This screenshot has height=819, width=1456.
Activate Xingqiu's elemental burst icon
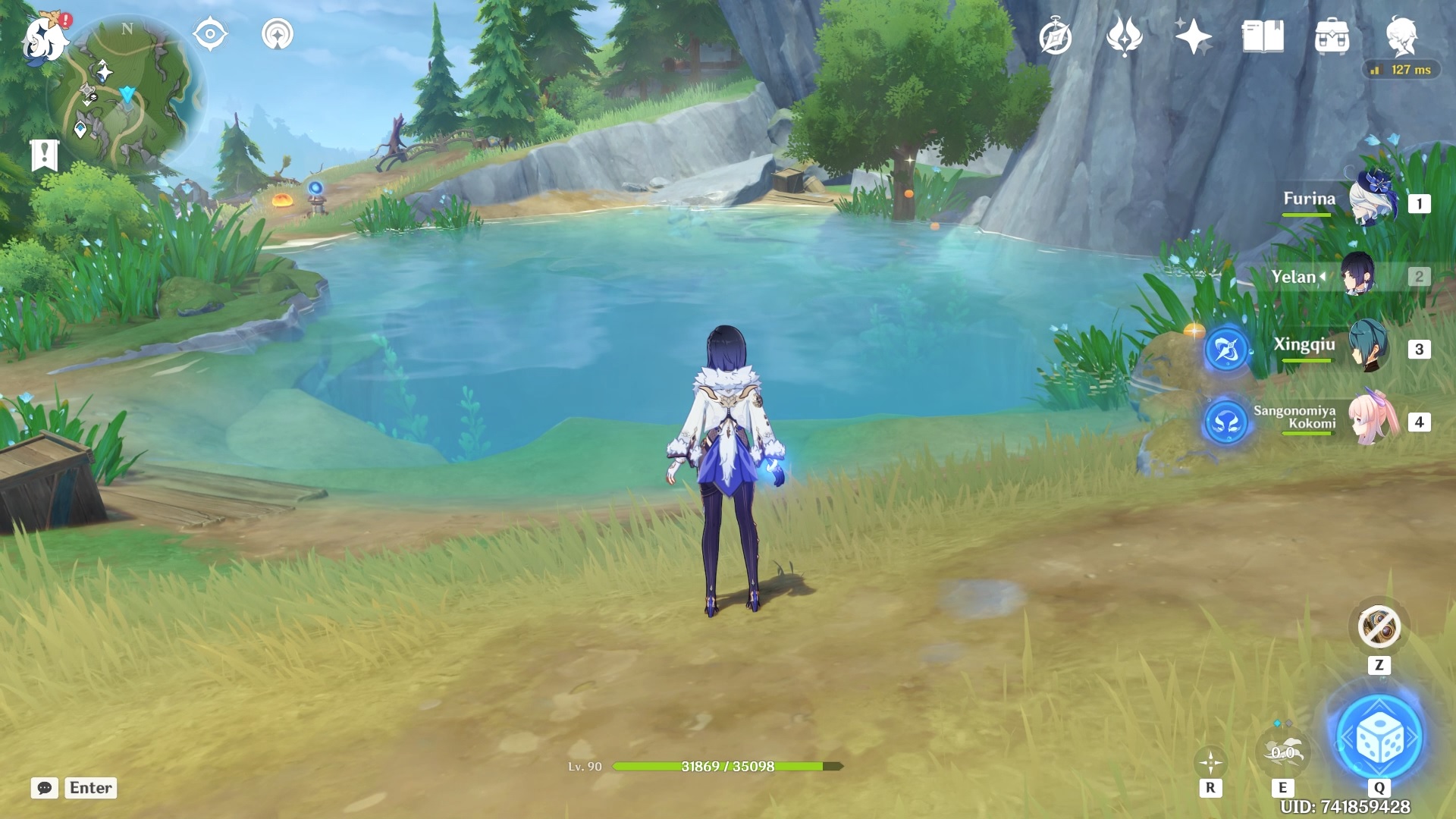click(1226, 350)
